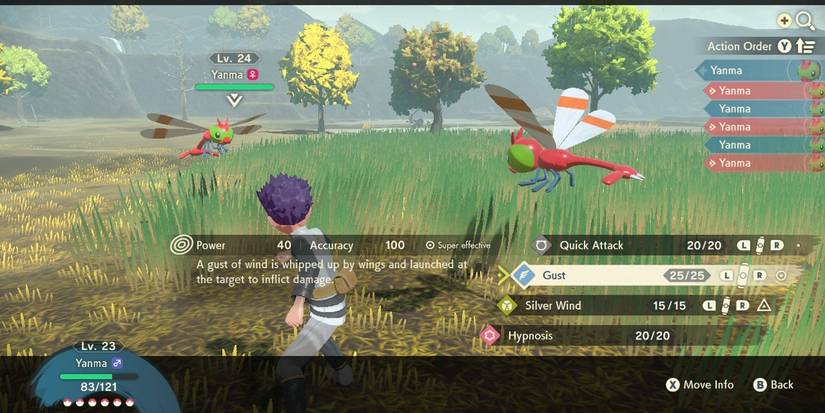The height and width of the screenshot is (413, 825).
Task: Select the Quick Attack move
Action: 592,245
